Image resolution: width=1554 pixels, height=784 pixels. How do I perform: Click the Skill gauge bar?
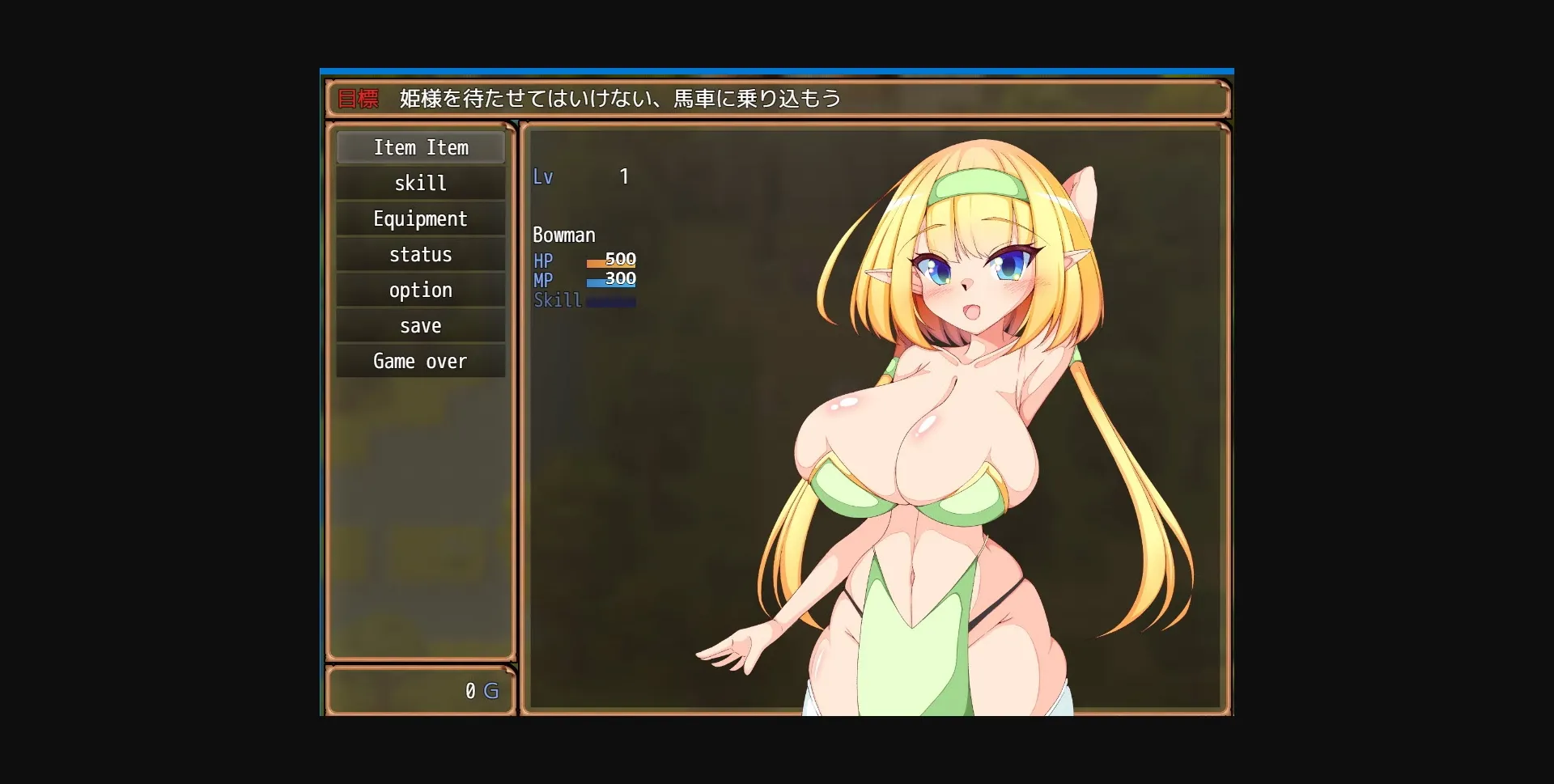pyautogui.click(x=610, y=300)
